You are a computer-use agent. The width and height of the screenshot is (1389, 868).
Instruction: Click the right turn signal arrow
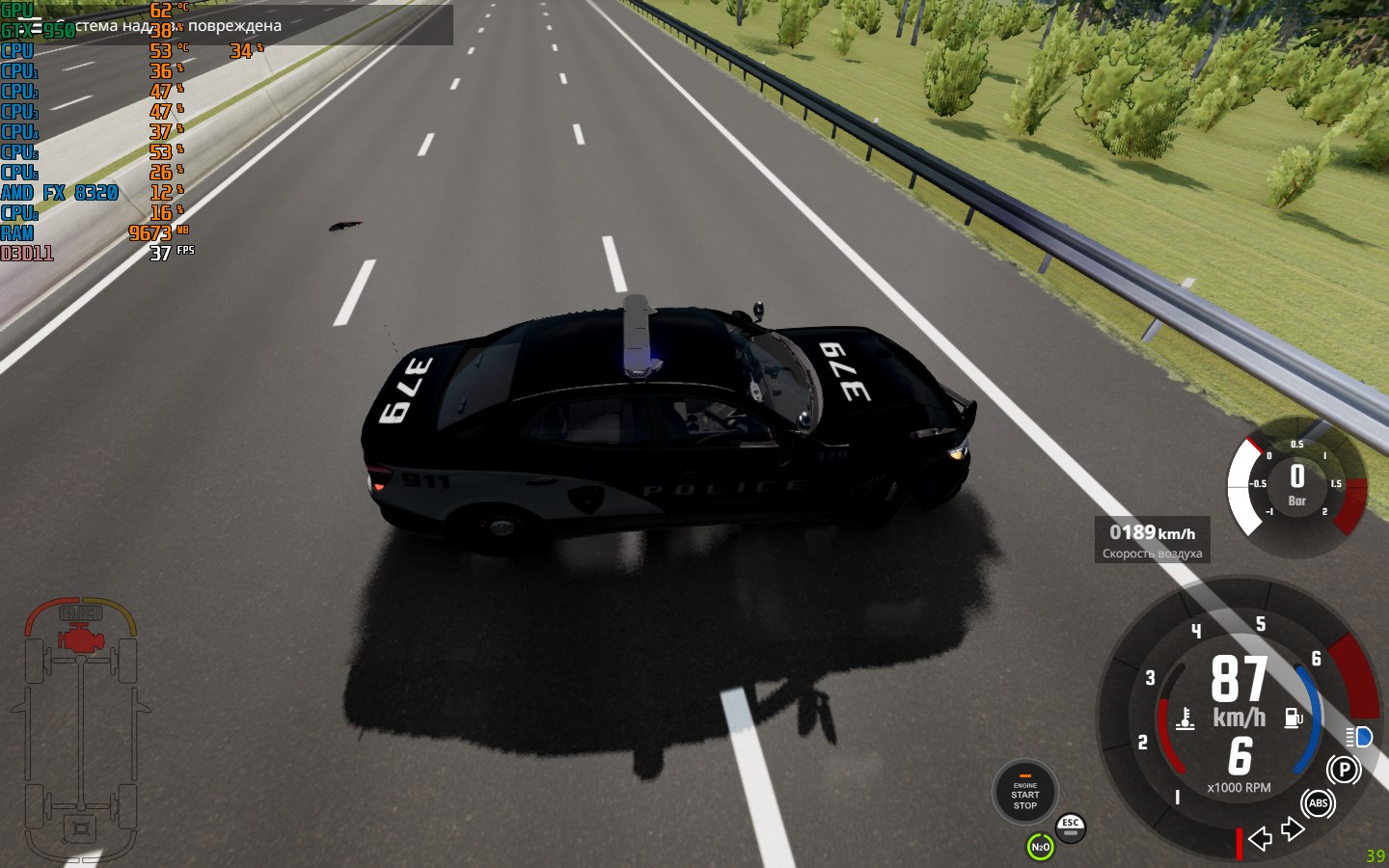[1293, 829]
